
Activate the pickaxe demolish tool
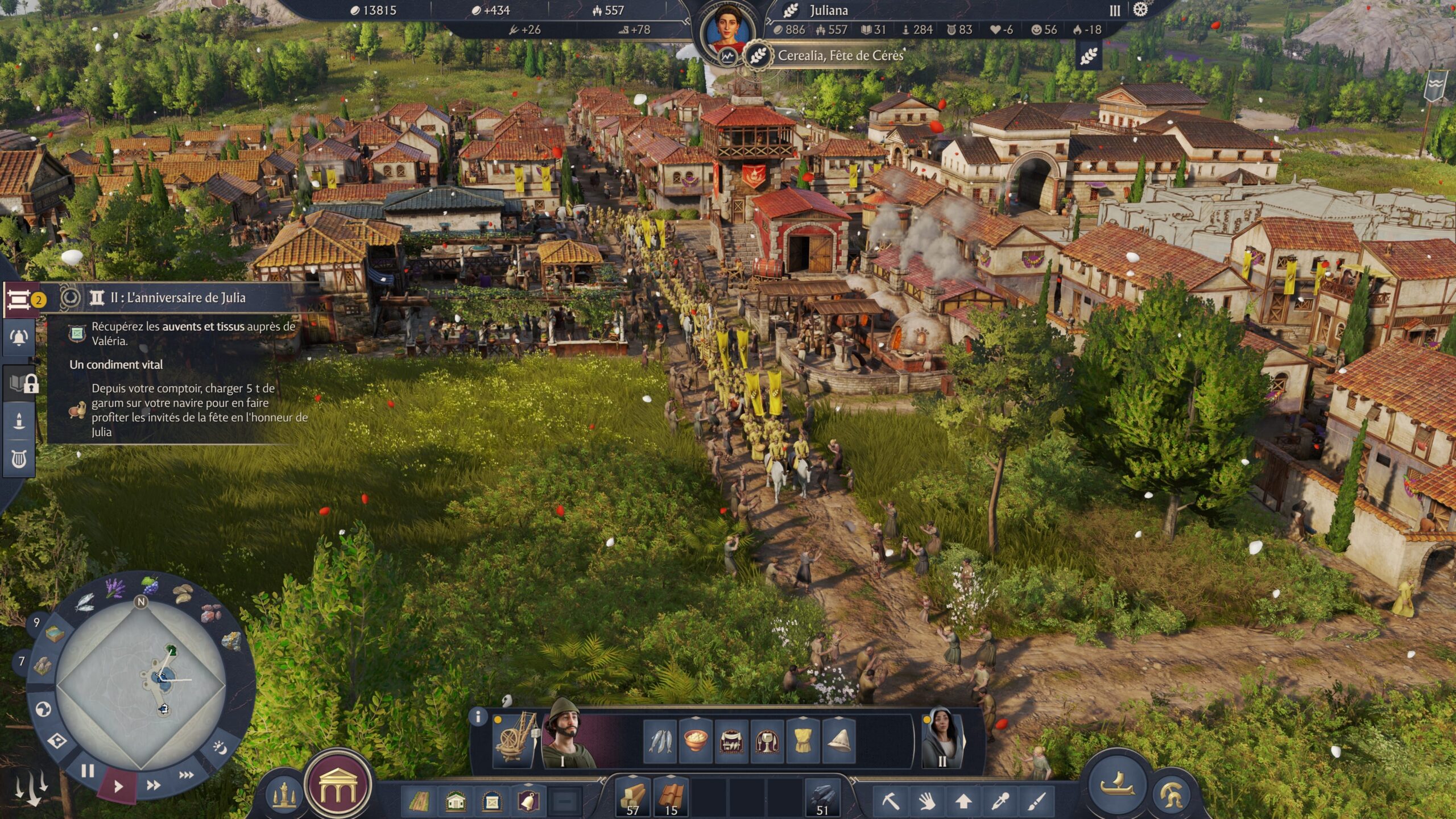click(890, 801)
